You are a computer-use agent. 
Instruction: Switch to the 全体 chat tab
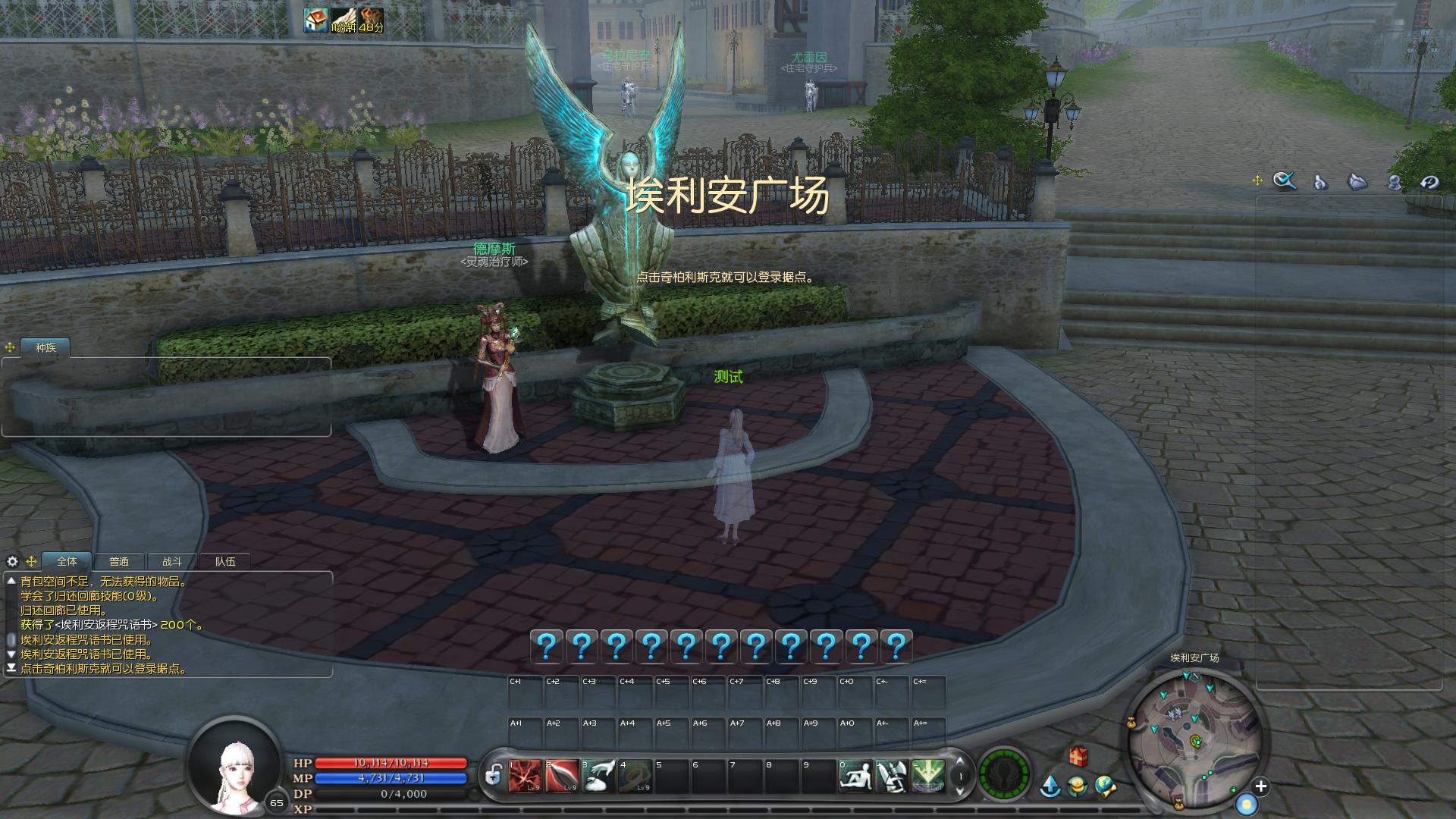[x=67, y=562]
